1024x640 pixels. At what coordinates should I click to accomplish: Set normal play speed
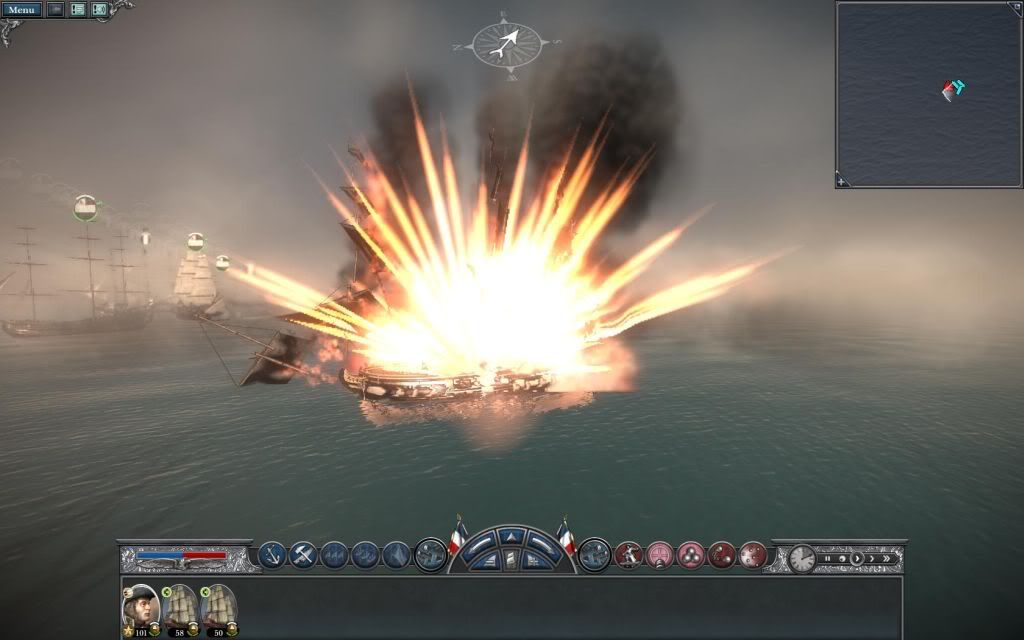[857, 558]
